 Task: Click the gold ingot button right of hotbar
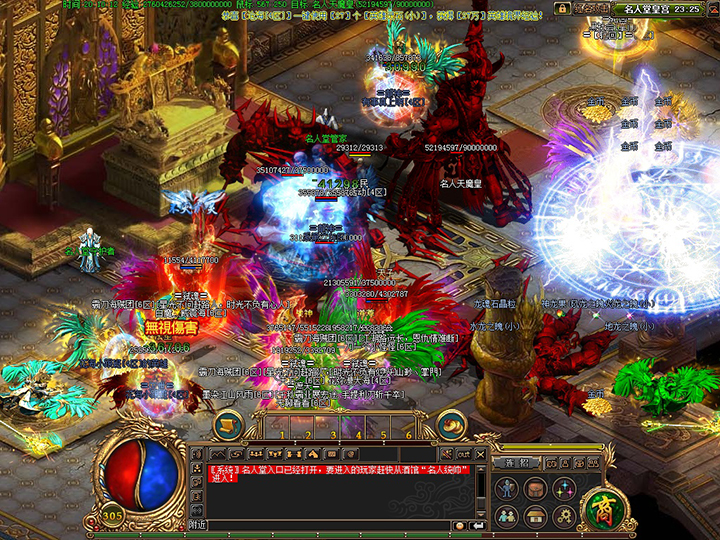click(452, 423)
